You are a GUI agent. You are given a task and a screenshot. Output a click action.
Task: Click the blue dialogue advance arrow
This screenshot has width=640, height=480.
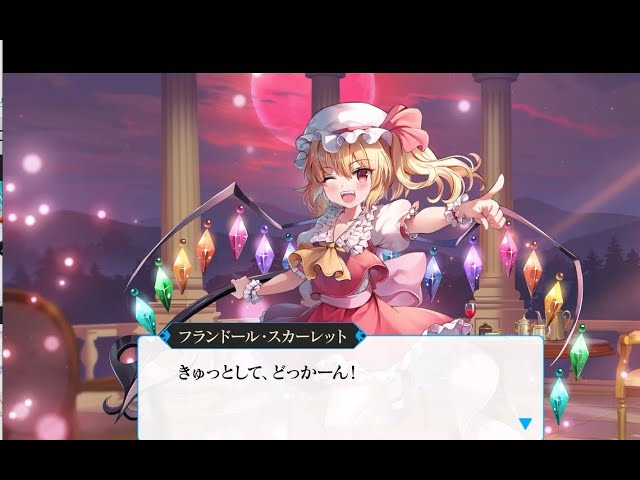(525, 423)
